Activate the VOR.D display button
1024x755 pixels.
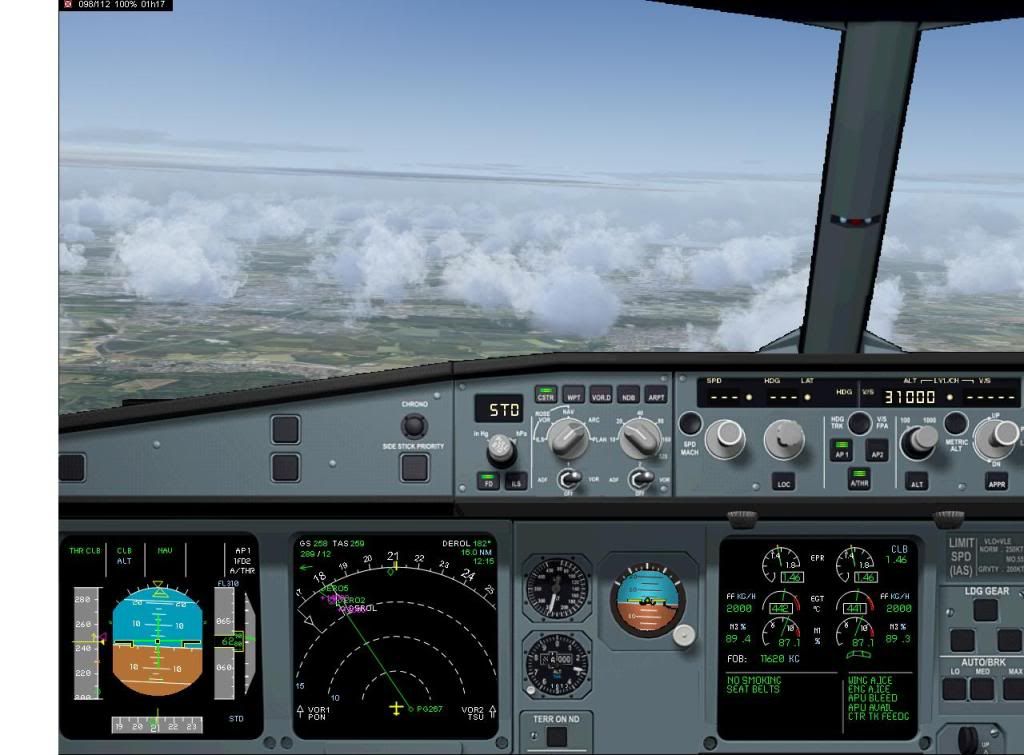[601, 396]
